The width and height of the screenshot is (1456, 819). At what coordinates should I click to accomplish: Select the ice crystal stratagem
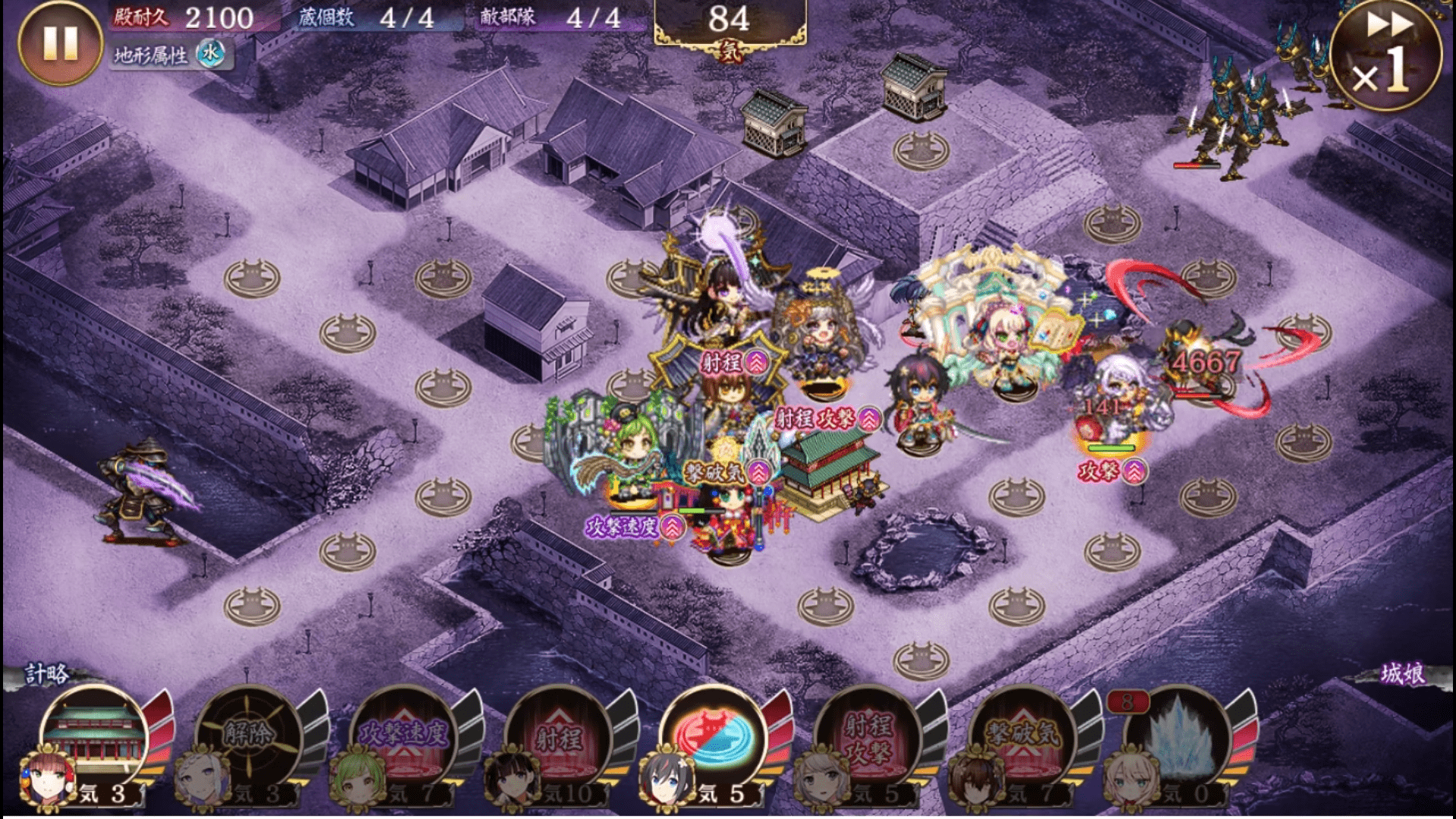click(1177, 734)
